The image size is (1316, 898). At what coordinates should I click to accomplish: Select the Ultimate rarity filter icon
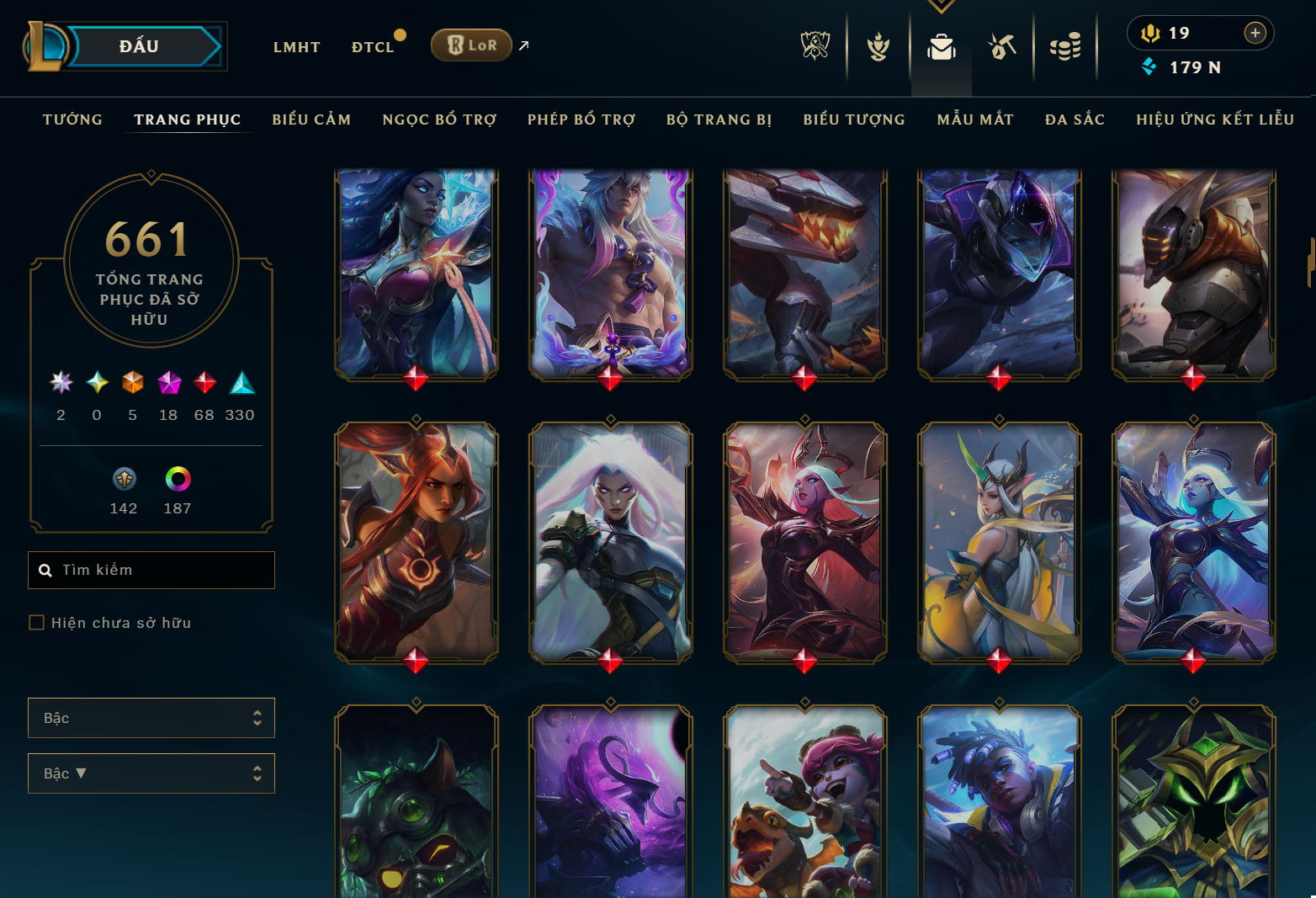tap(61, 385)
